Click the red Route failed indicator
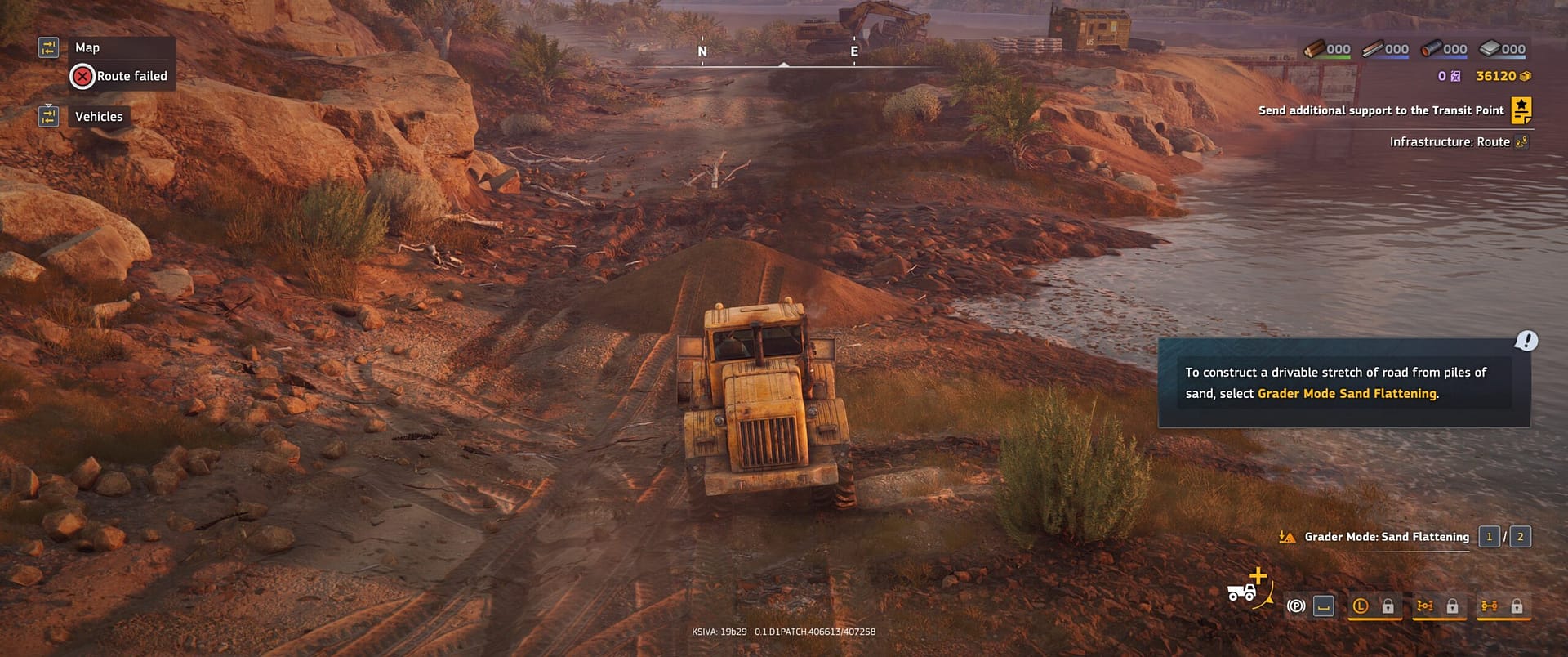Image resolution: width=1568 pixels, height=657 pixels. pos(82,77)
